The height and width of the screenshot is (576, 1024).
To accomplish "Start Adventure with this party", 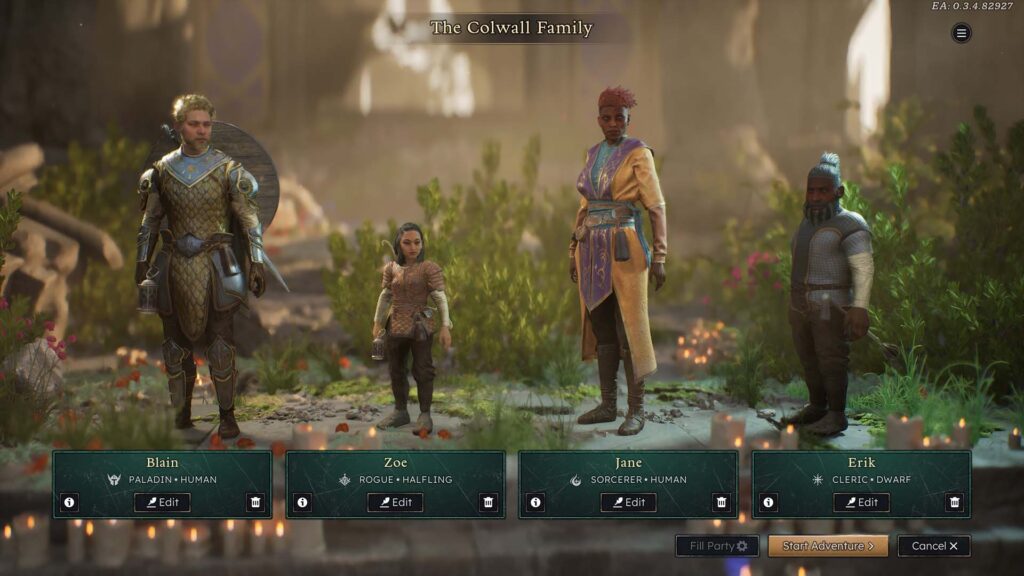I will click(828, 546).
